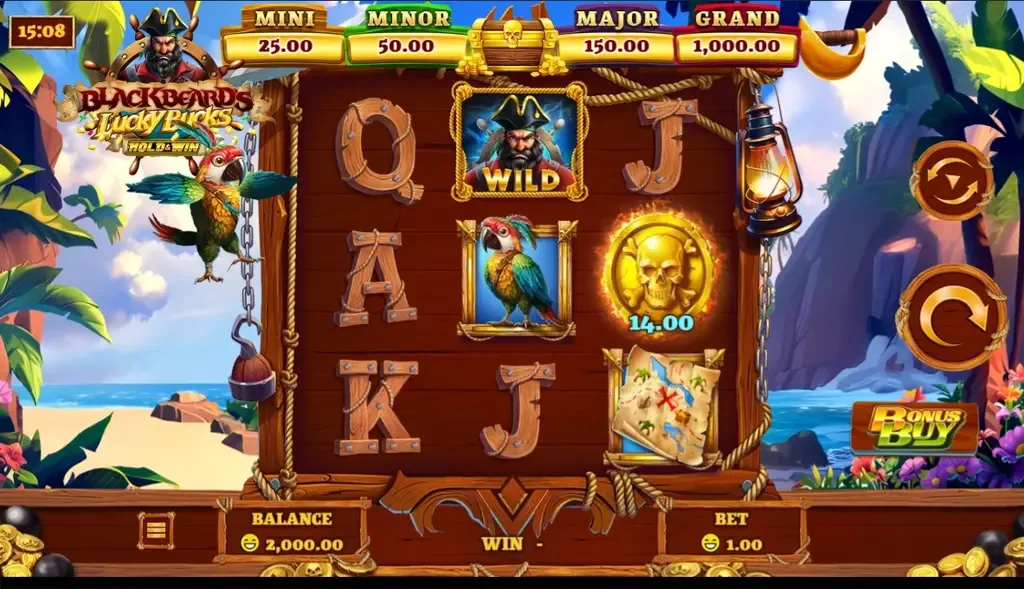Spin the reels with the large arrow button
This screenshot has height=589, width=1024.
(951, 317)
